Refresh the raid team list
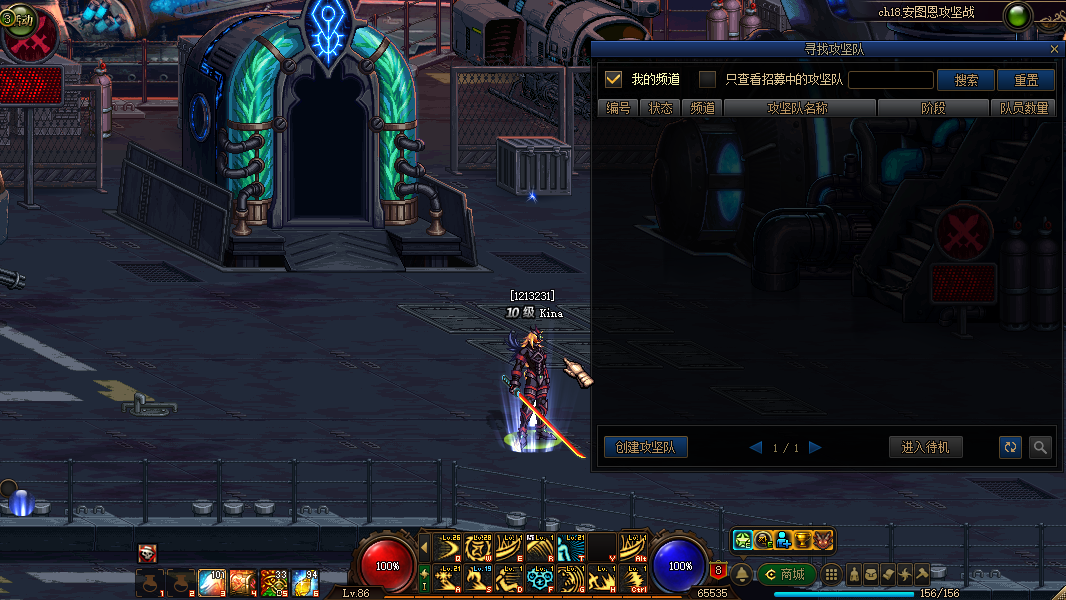The image size is (1066, 600). [1011, 447]
